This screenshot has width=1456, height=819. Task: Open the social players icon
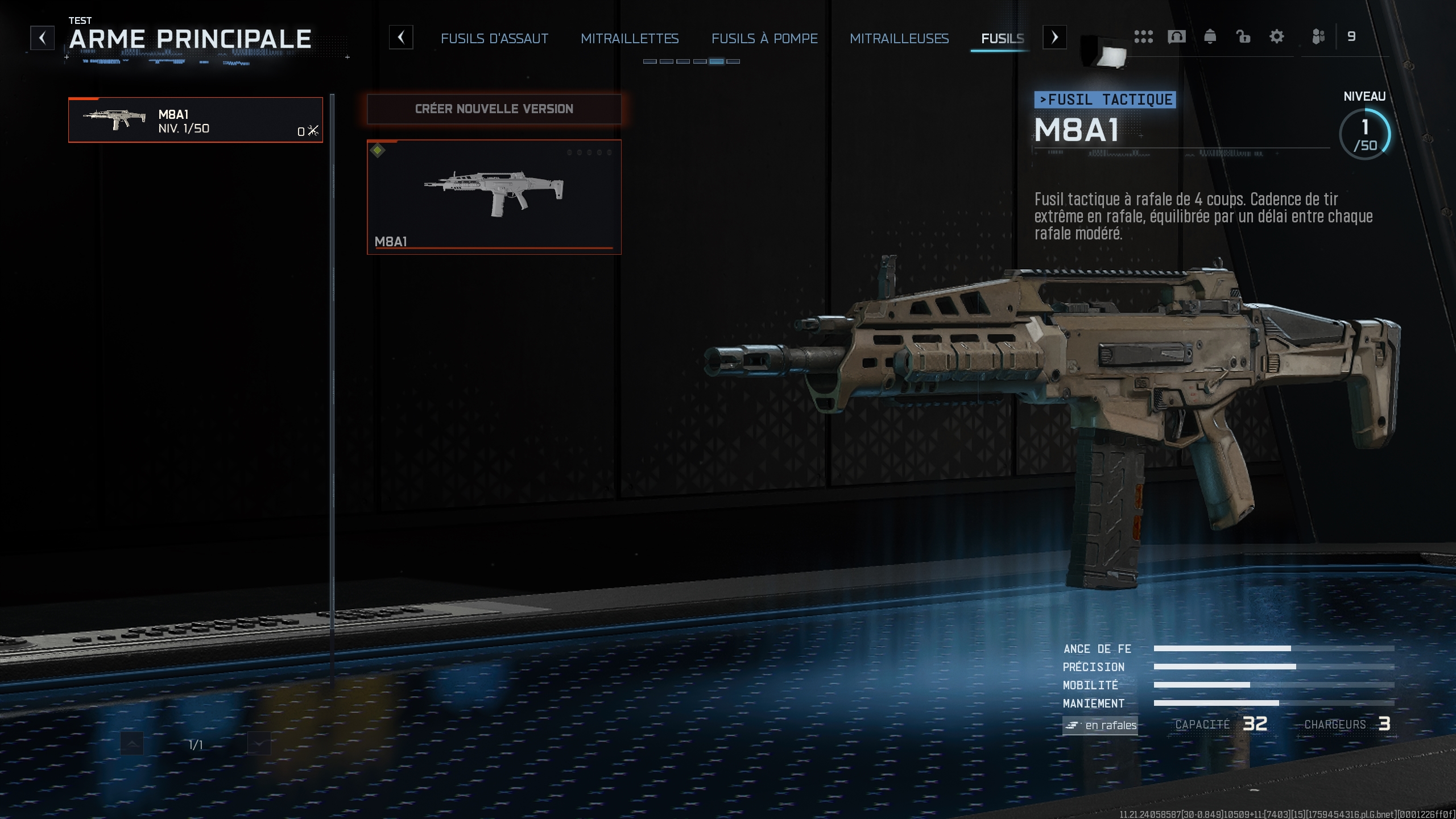click(x=1318, y=36)
